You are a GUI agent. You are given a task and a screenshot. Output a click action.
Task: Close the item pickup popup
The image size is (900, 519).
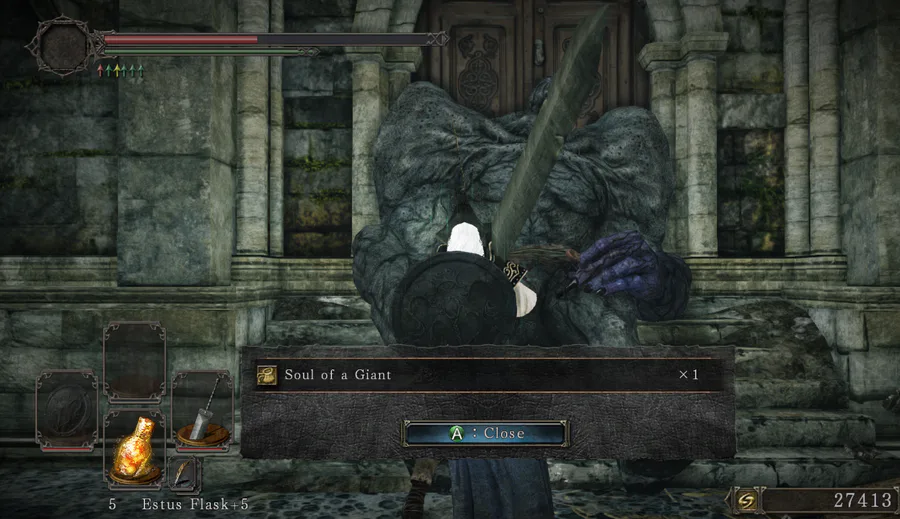[x=486, y=433]
